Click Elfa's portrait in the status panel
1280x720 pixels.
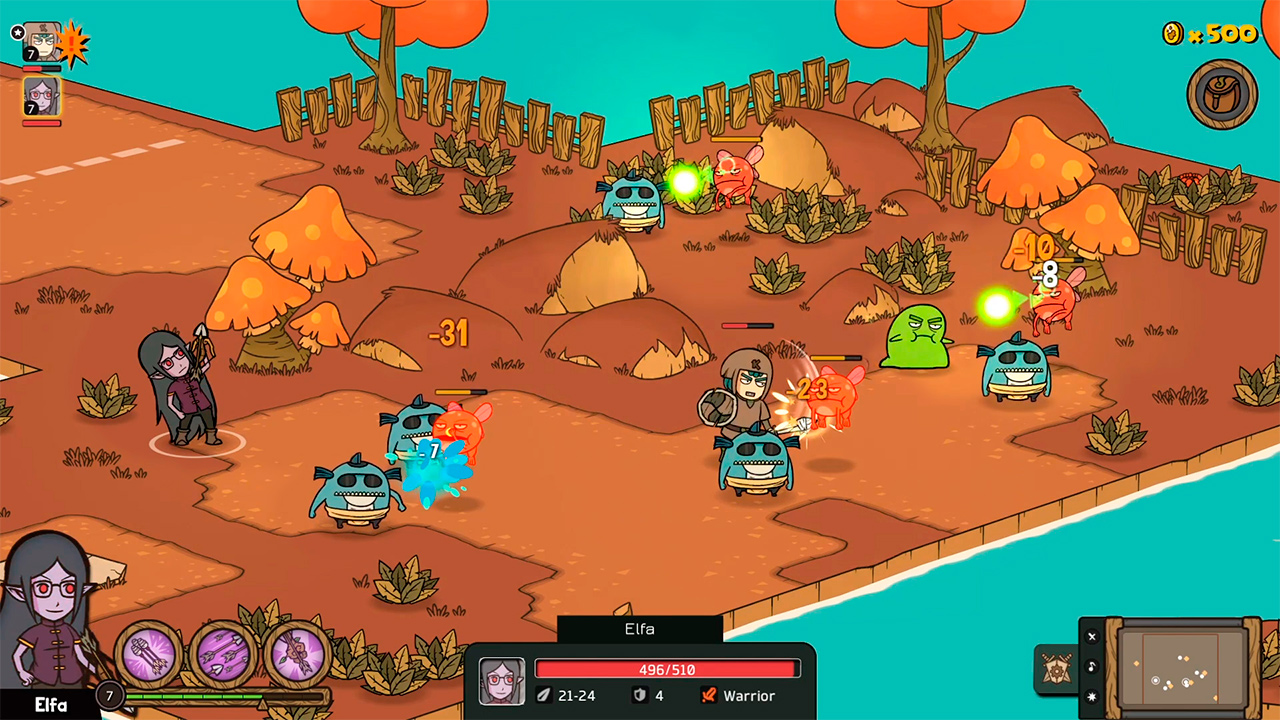click(502, 680)
